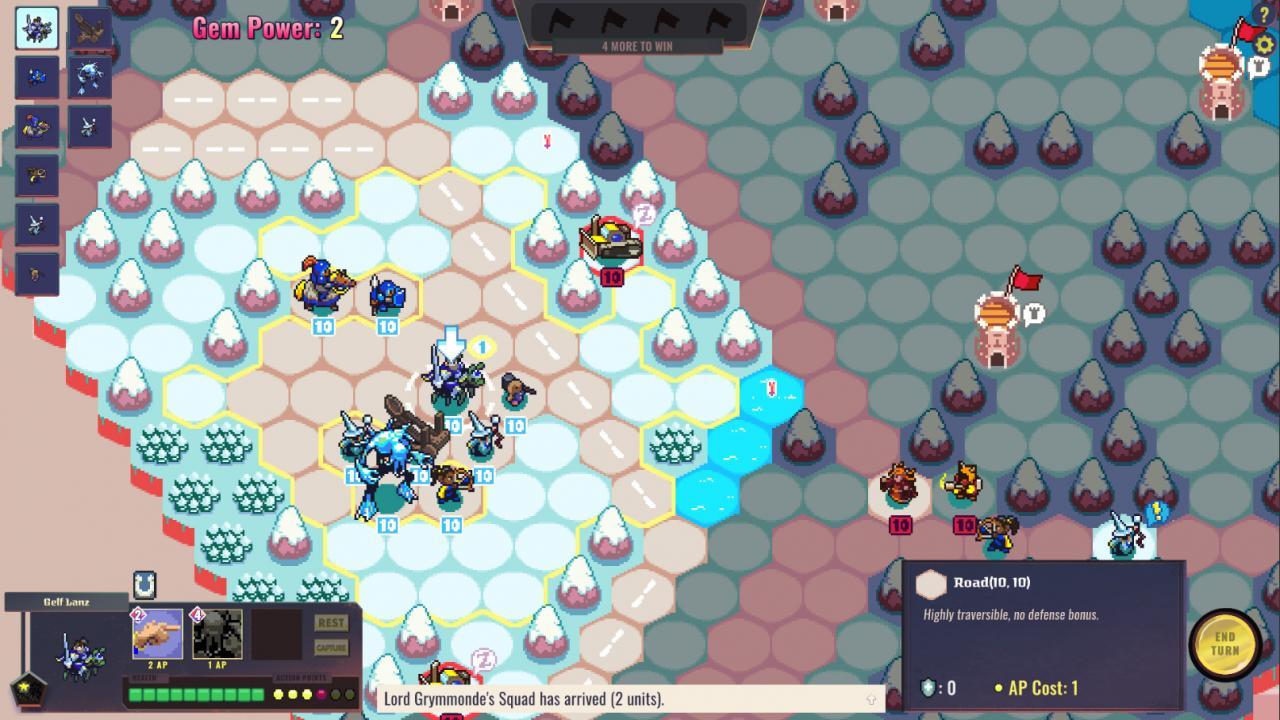Screen dimensions: 1280x720
Task: Select the Gelf Lanz squad portrait in sidebar
Action: pos(36,28)
